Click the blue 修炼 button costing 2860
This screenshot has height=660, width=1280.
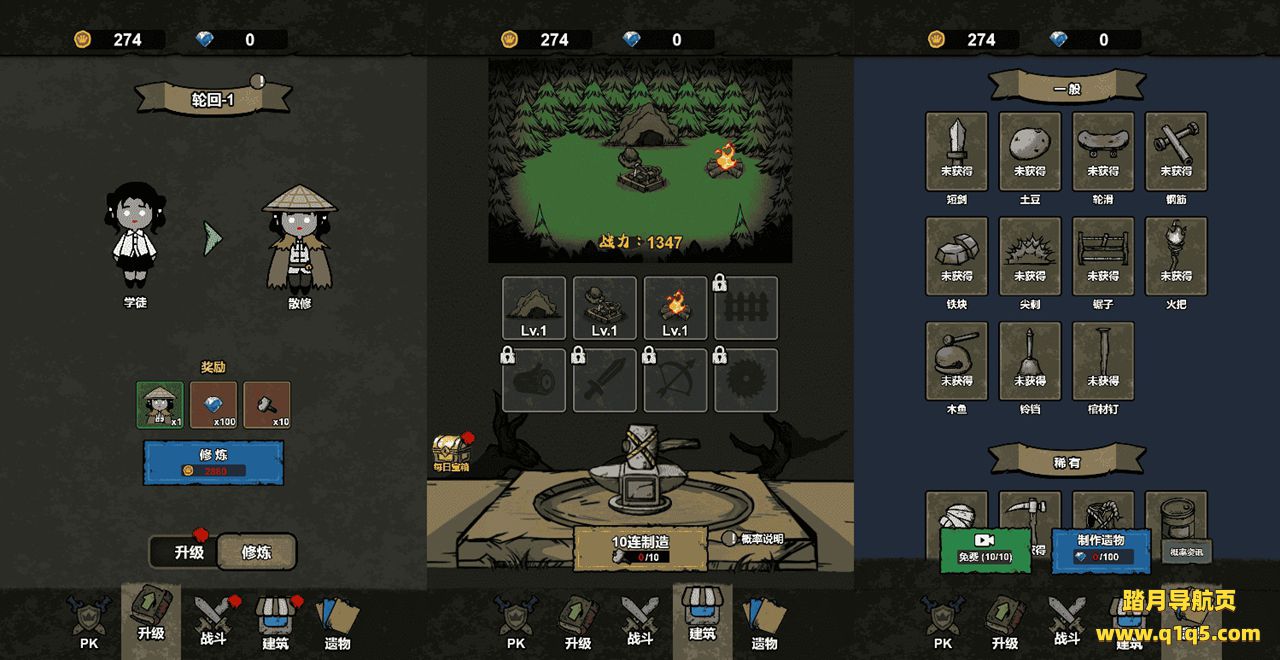click(x=213, y=462)
